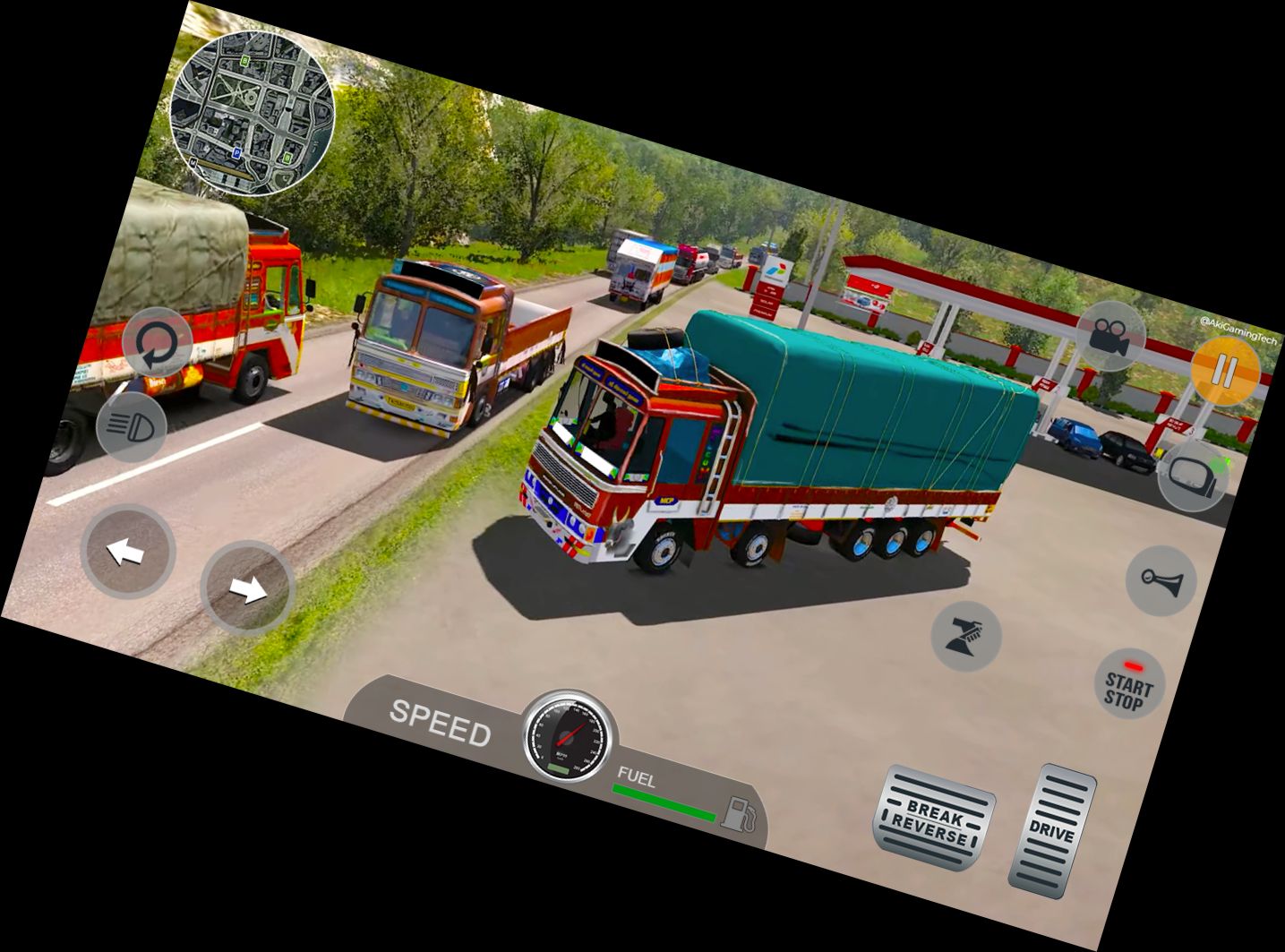This screenshot has width=1285, height=952.
Task: Sound the air horn
Action: tap(1161, 580)
